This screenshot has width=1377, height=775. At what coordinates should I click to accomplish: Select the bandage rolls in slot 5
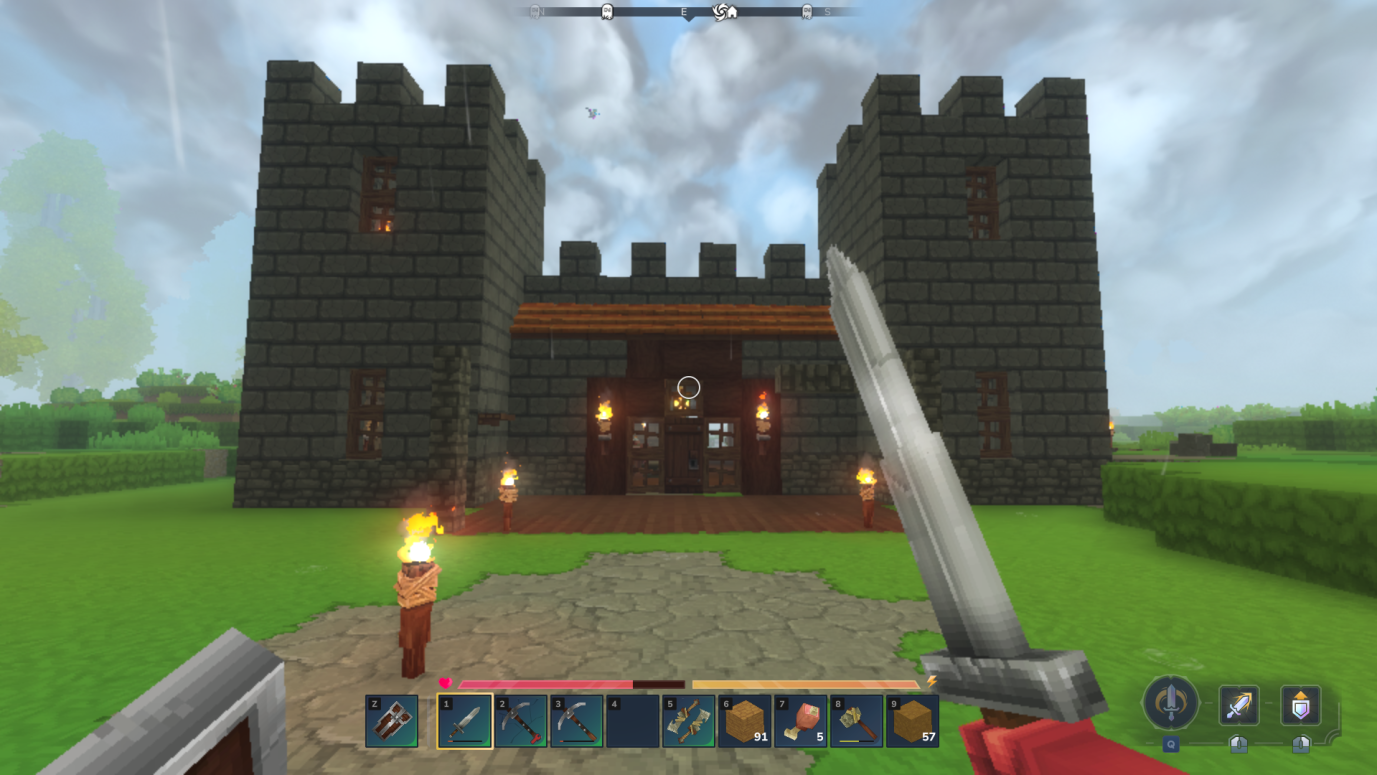tap(689, 721)
